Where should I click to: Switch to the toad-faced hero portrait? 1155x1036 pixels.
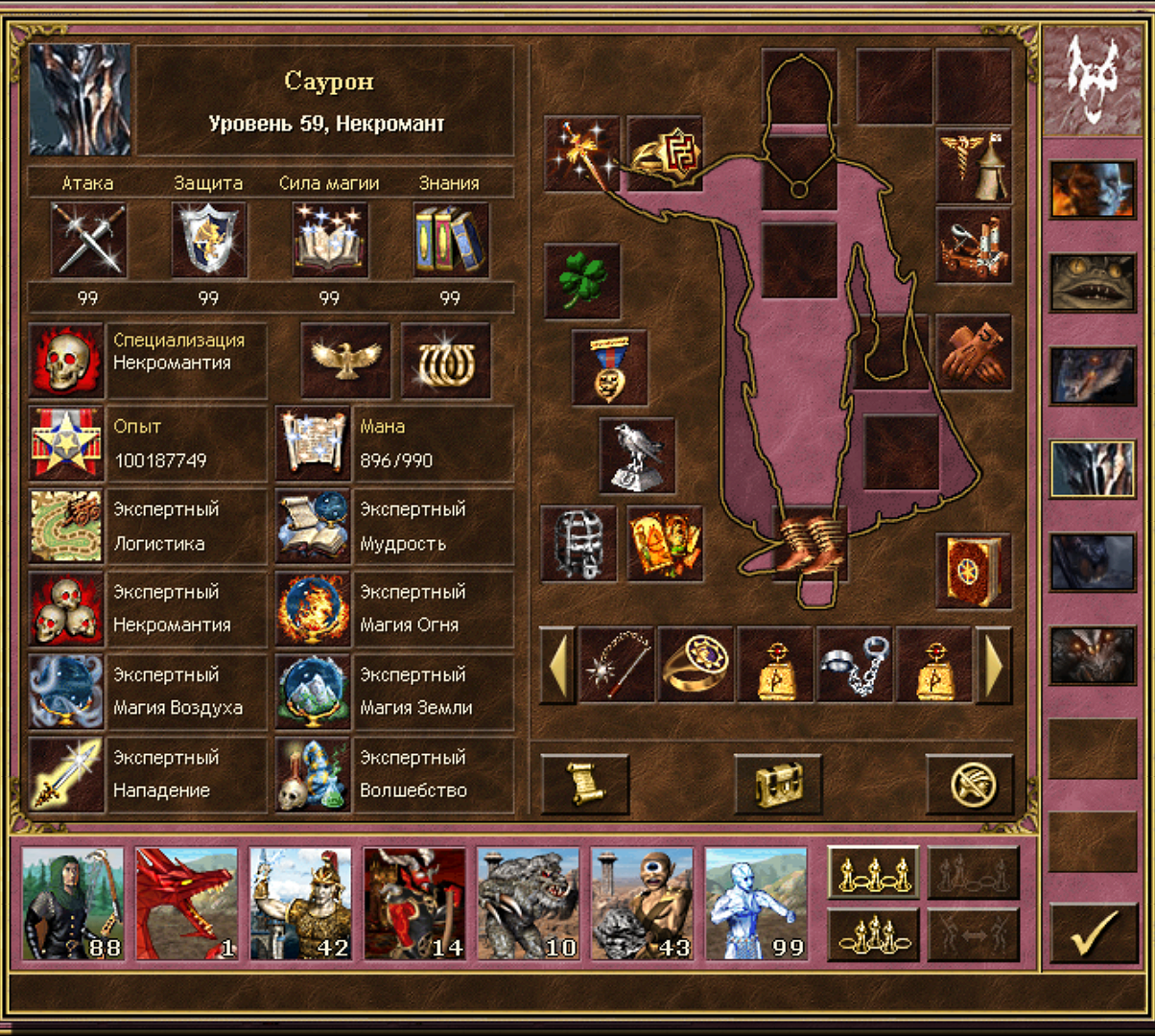pos(1092,283)
